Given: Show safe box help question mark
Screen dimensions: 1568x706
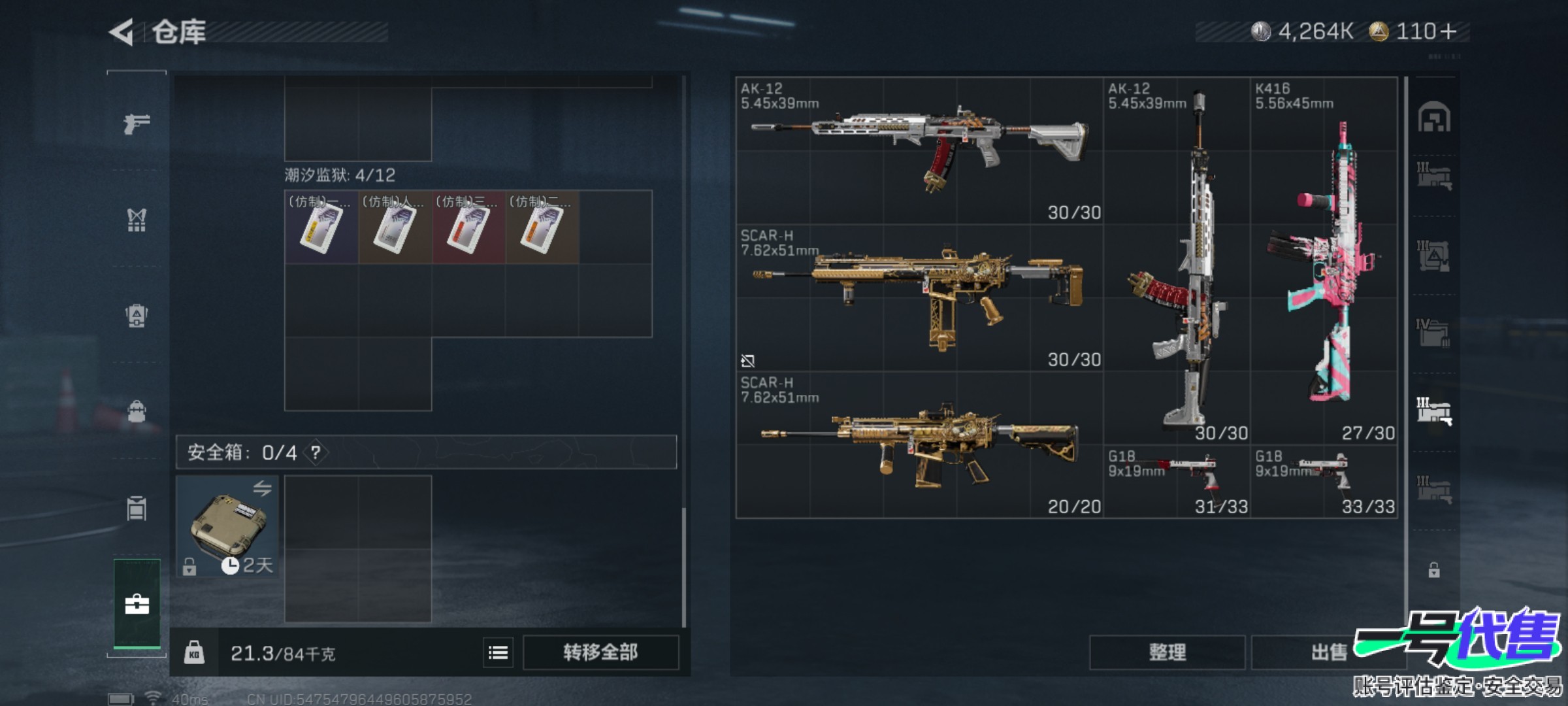Looking at the screenshot, I should click(x=316, y=452).
